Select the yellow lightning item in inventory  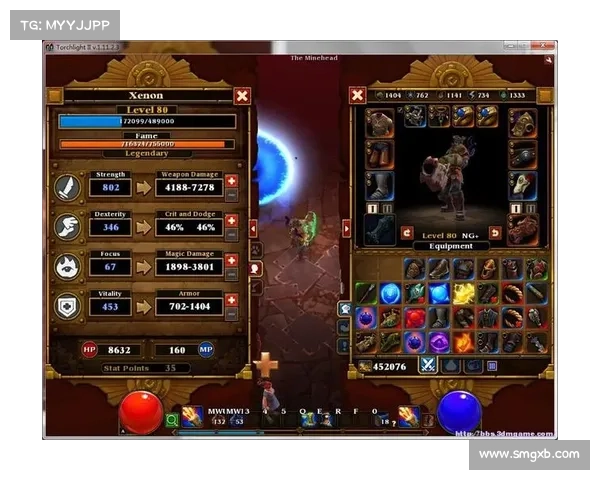[464, 293]
